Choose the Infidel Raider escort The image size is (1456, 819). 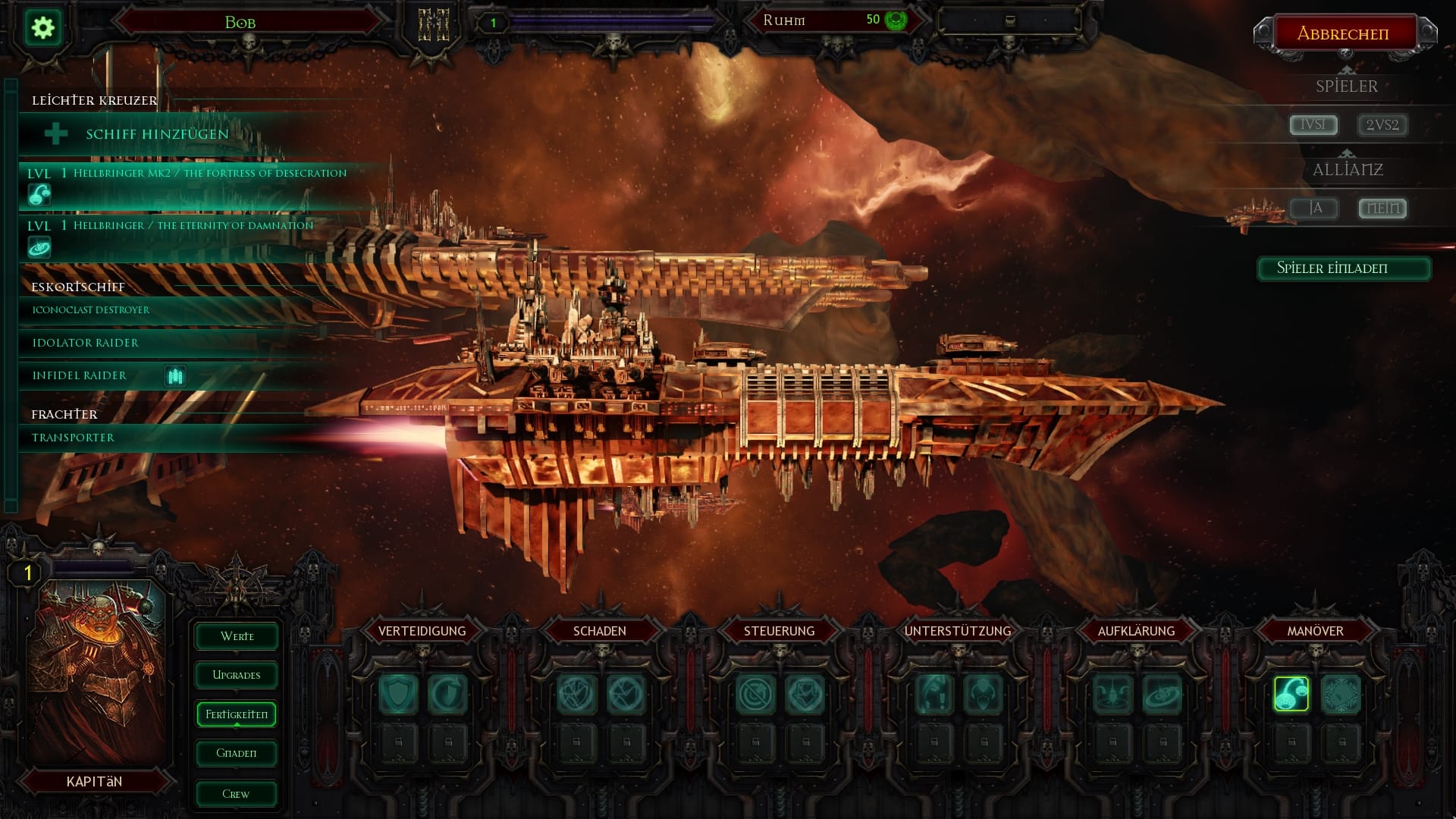(80, 375)
